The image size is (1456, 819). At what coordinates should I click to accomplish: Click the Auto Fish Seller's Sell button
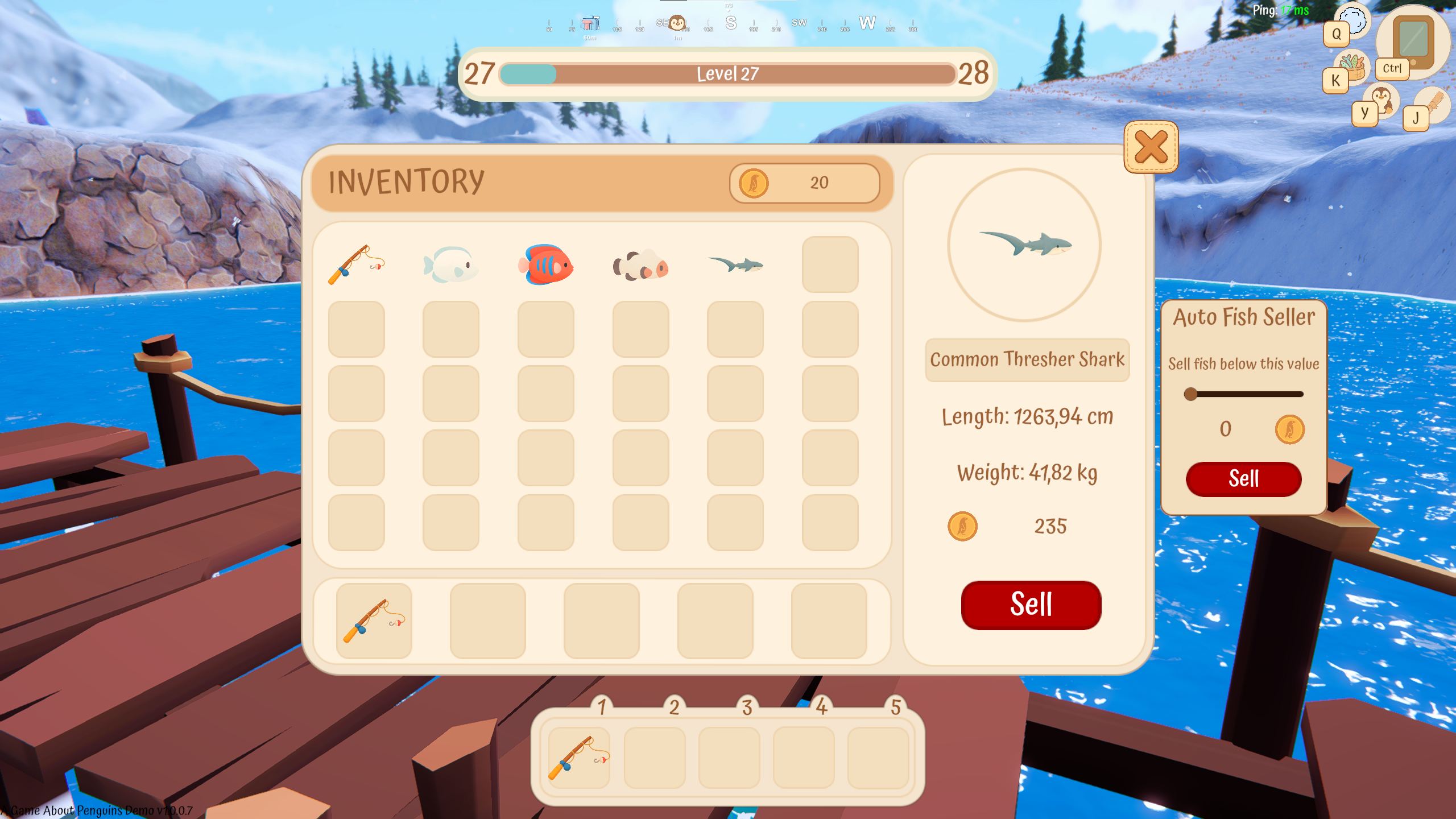[x=1243, y=479]
